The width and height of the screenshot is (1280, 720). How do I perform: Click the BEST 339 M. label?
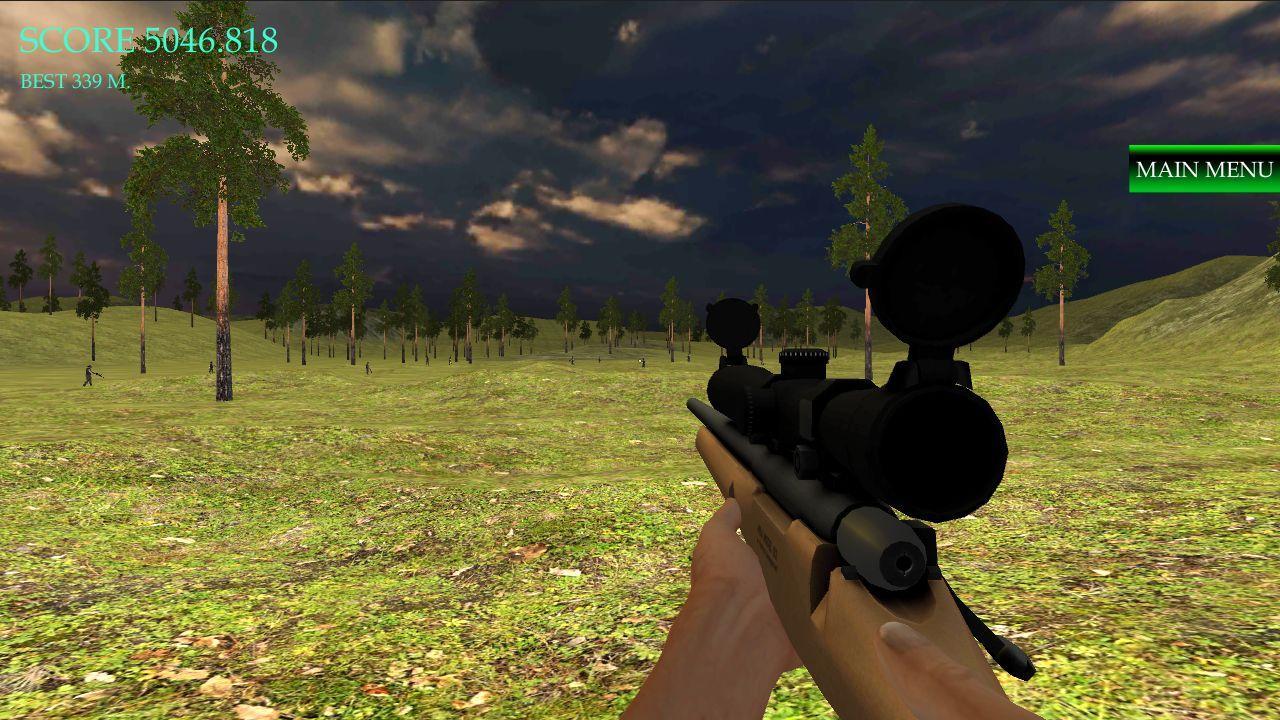tap(74, 84)
